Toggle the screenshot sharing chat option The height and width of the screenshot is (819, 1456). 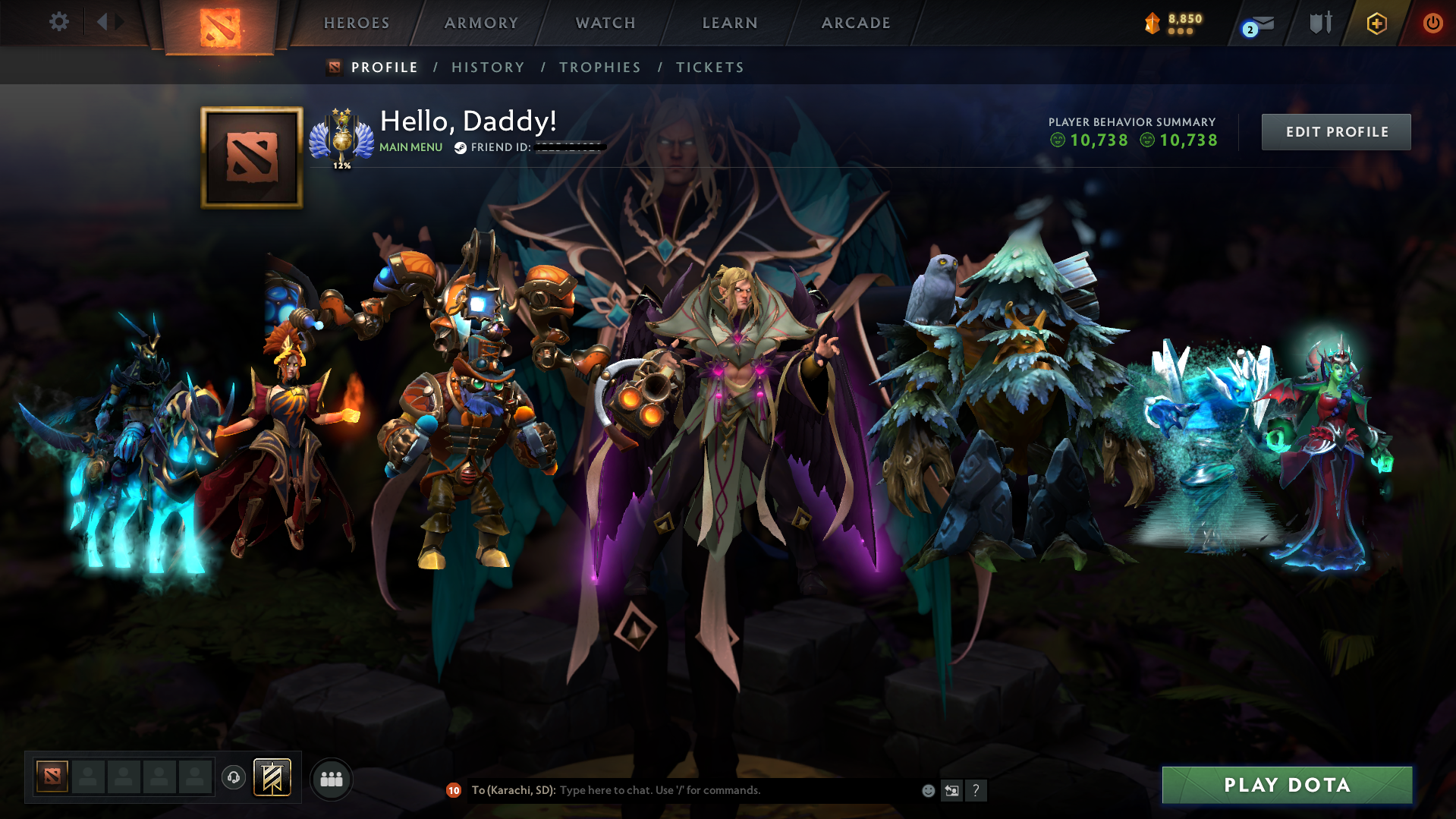[x=952, y=790]
